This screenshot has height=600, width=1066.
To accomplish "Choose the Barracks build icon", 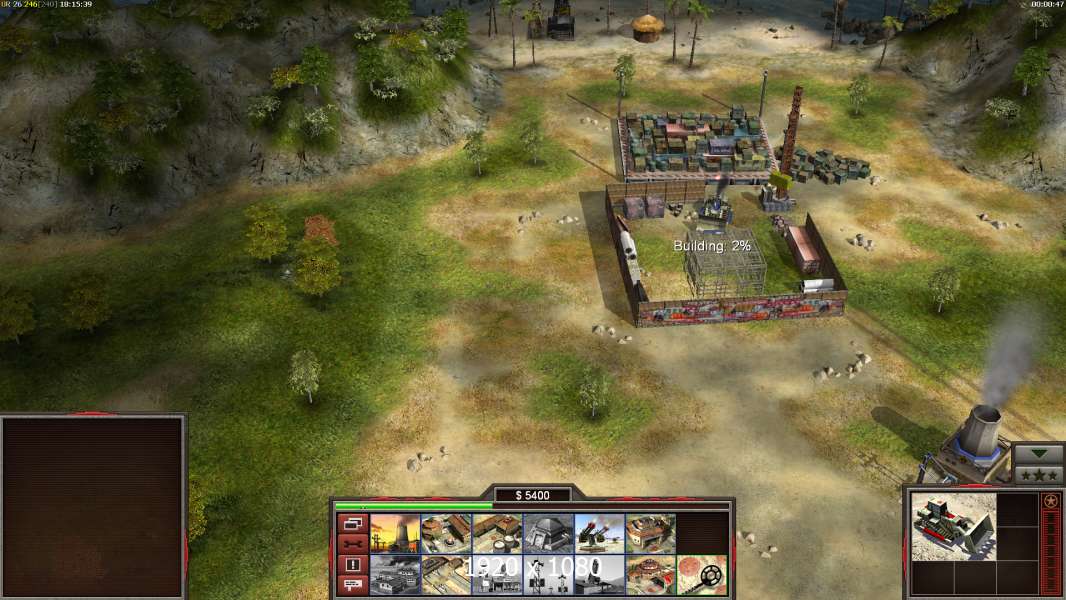I will pos(446,533).
